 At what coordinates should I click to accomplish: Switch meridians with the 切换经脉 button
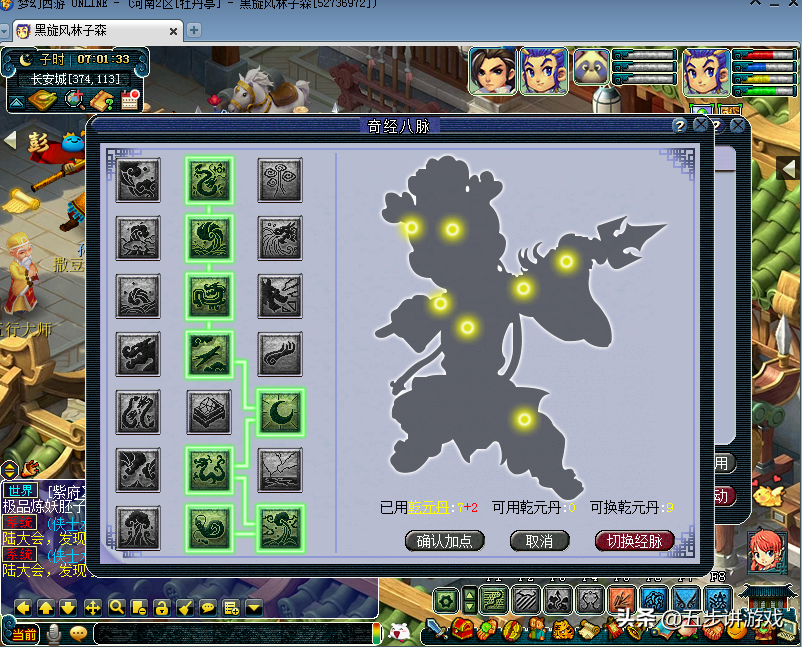point(635,541)
